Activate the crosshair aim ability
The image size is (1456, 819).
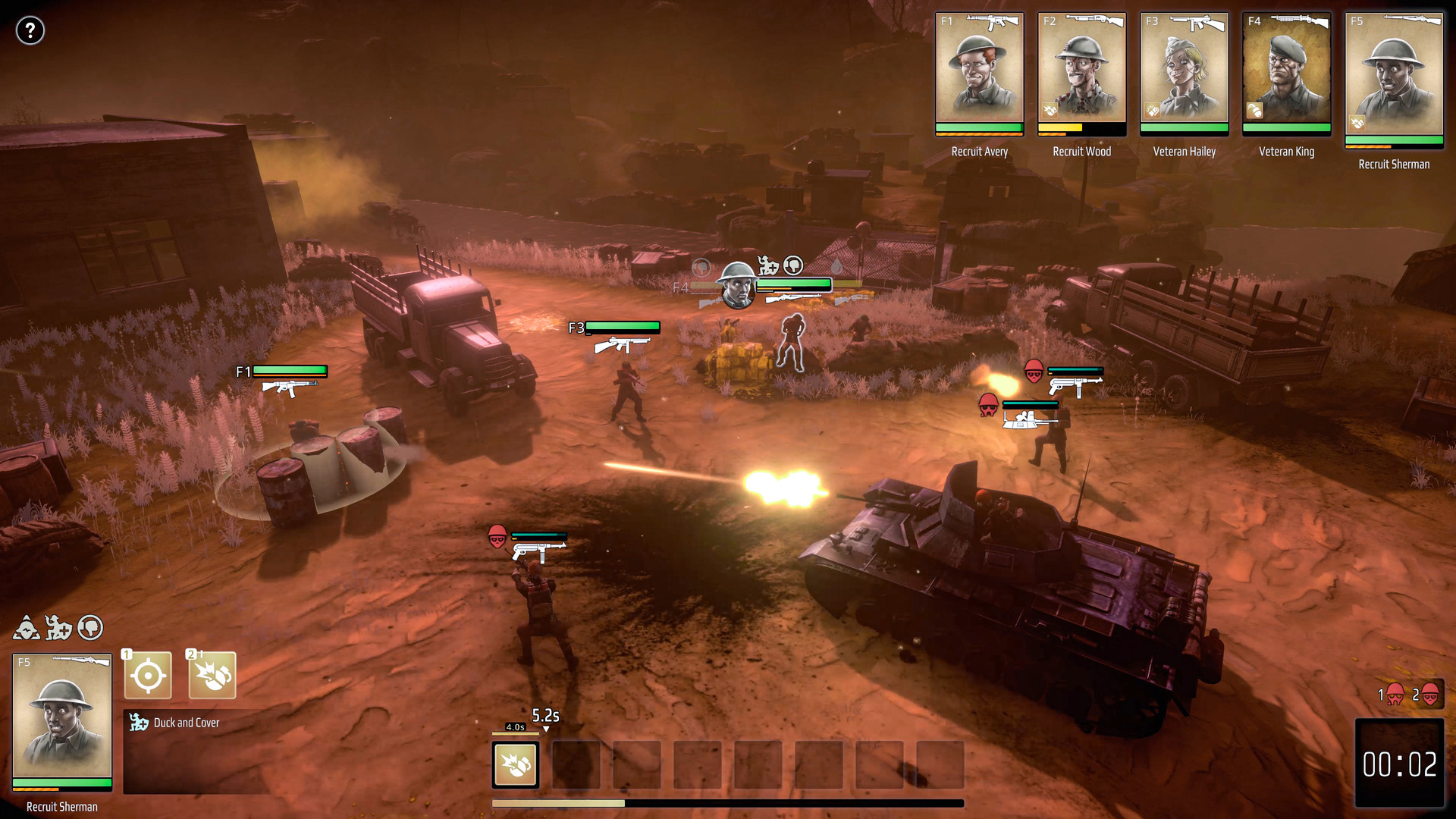pyautogui.click(x=148, y=675)
